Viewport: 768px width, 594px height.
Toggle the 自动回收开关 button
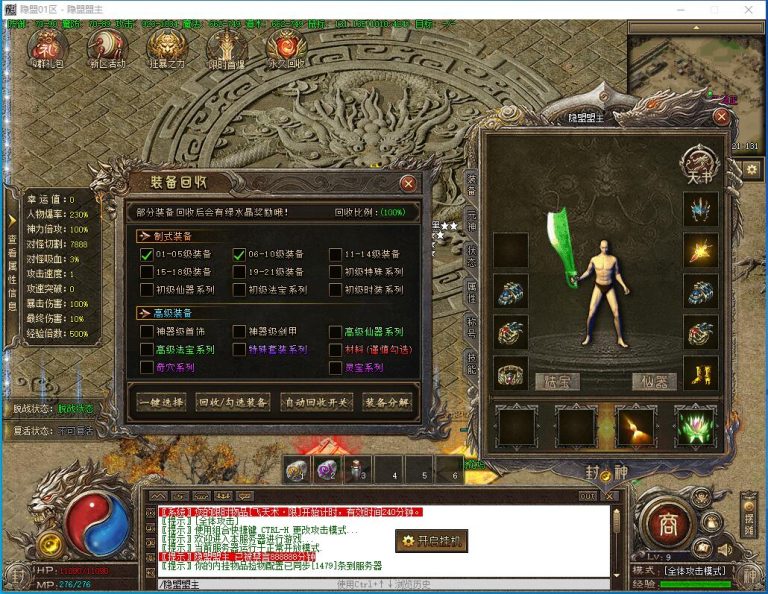[316, 402]
